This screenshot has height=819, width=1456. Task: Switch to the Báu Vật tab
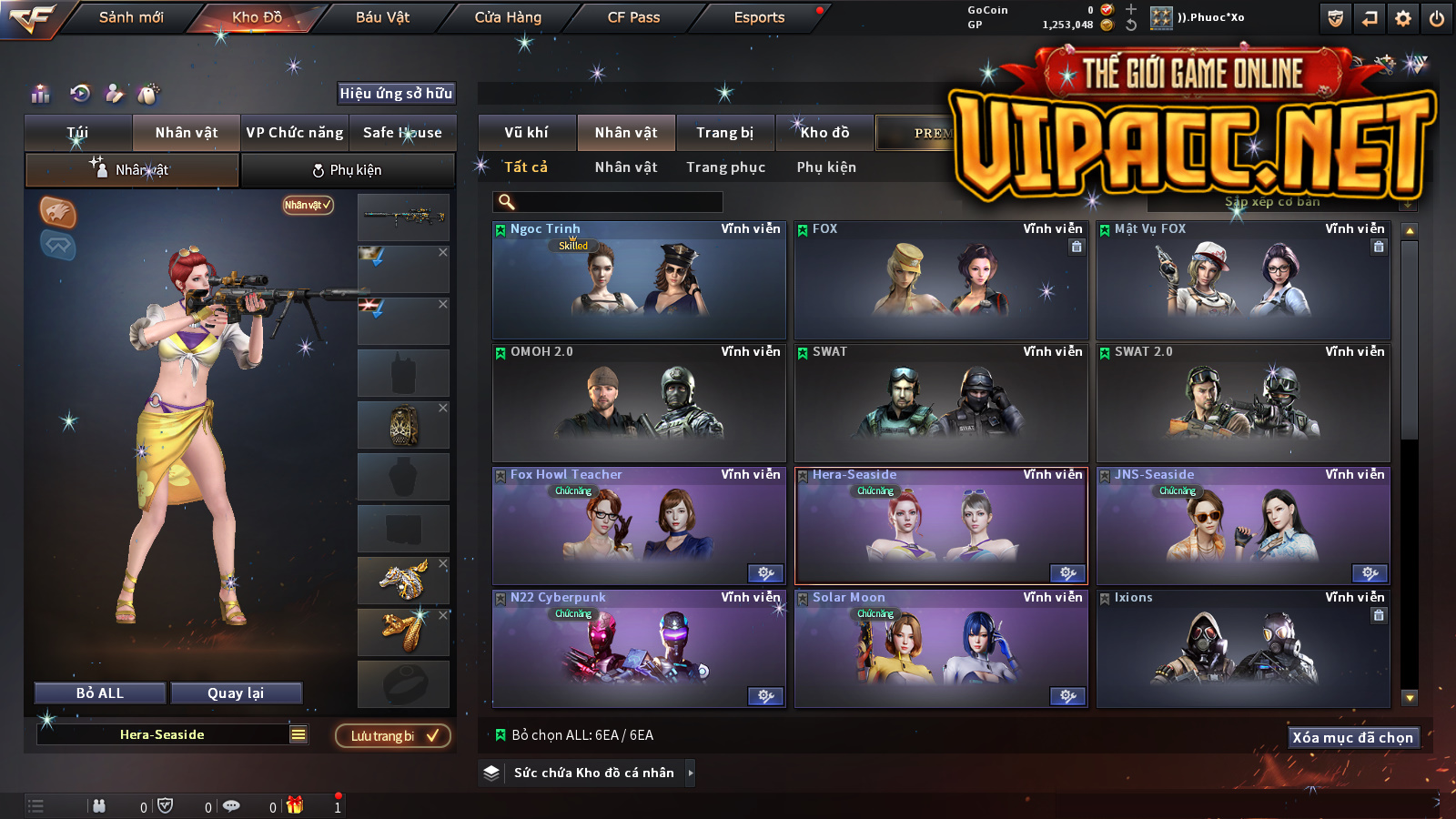(382, 17)
